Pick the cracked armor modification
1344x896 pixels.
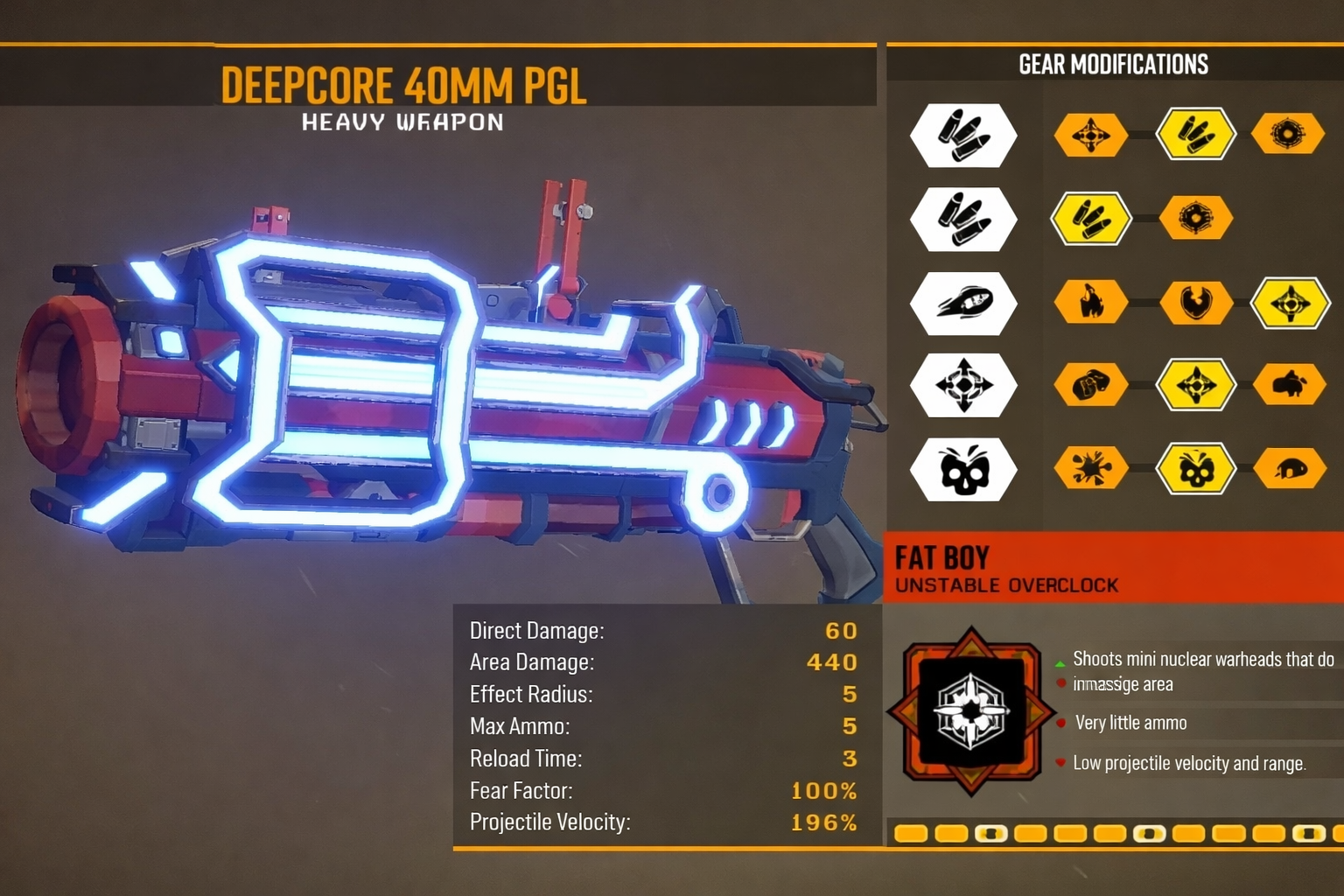point(1195,303)
